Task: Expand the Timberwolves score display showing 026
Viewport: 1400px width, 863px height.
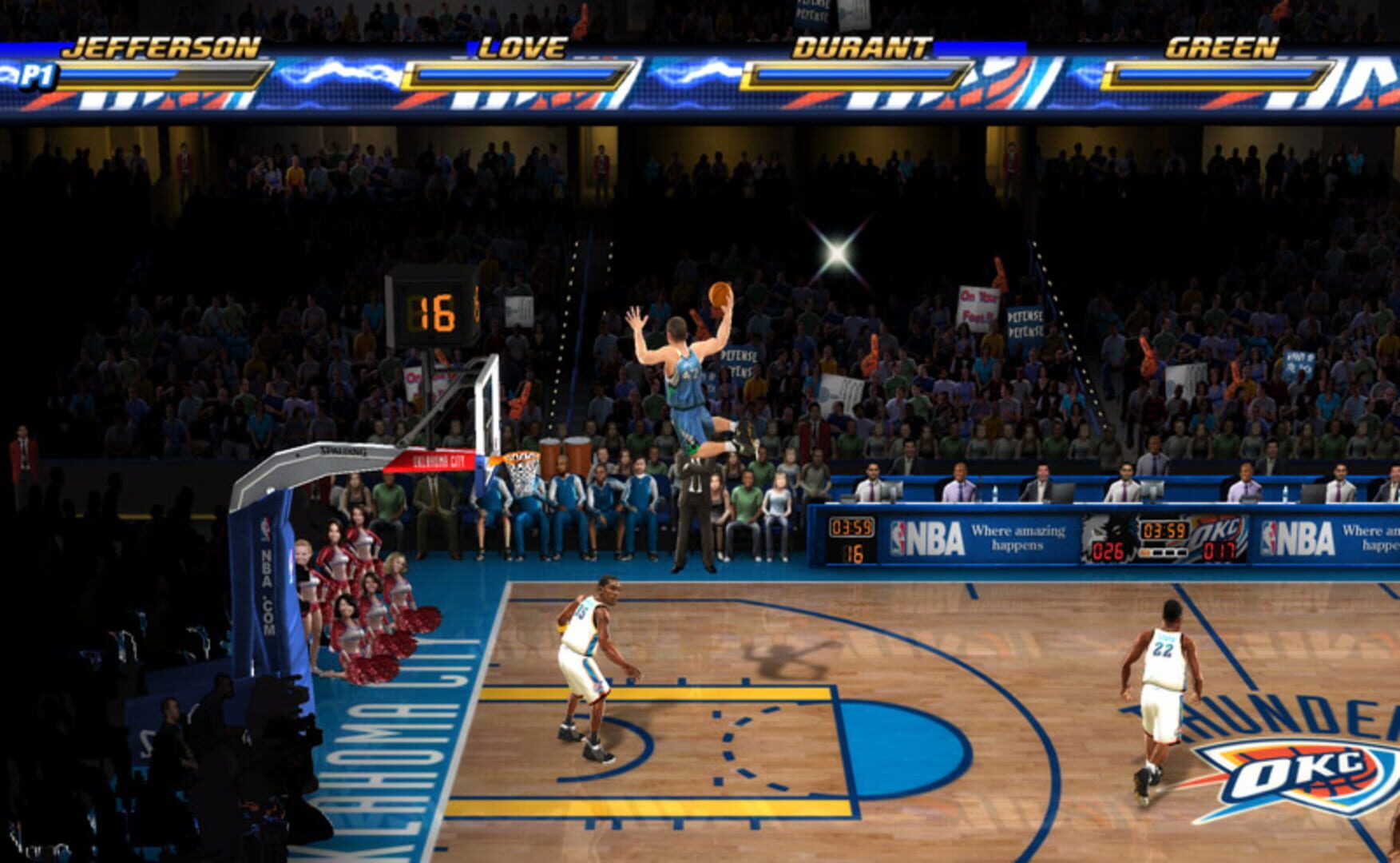Action: (x=1108, y=550)
